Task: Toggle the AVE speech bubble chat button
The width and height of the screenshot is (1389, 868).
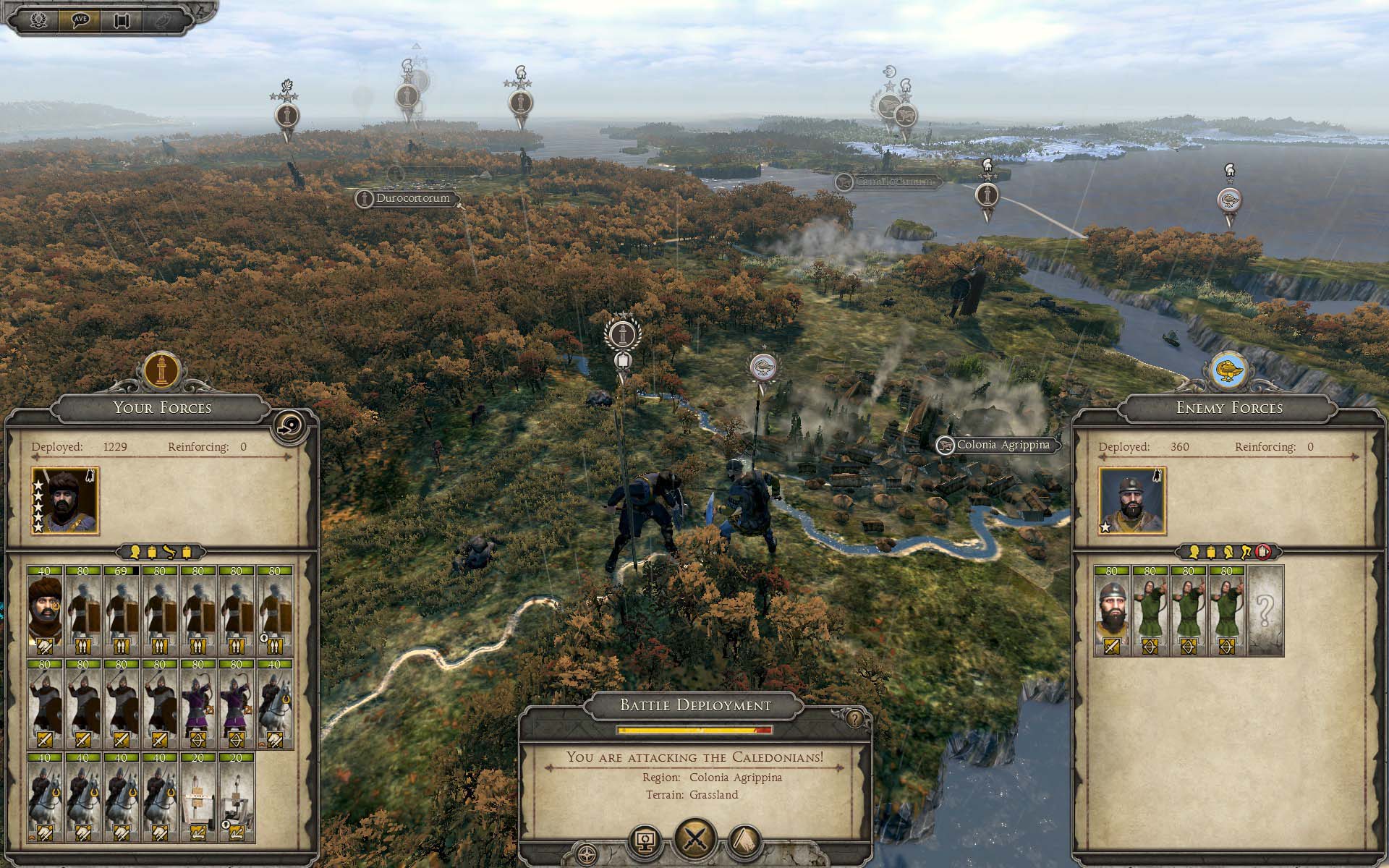Action: [80, 20]
